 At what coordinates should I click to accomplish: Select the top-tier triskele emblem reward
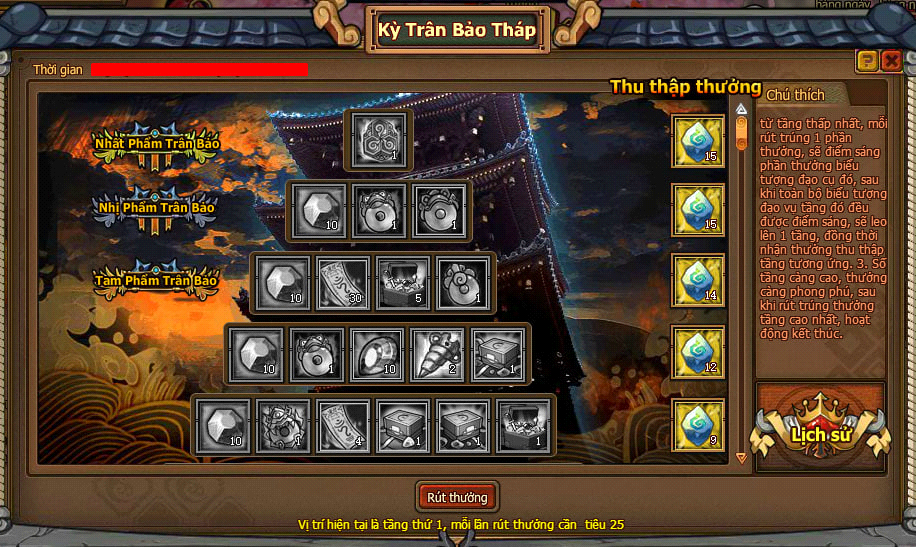tap(377, 139)
